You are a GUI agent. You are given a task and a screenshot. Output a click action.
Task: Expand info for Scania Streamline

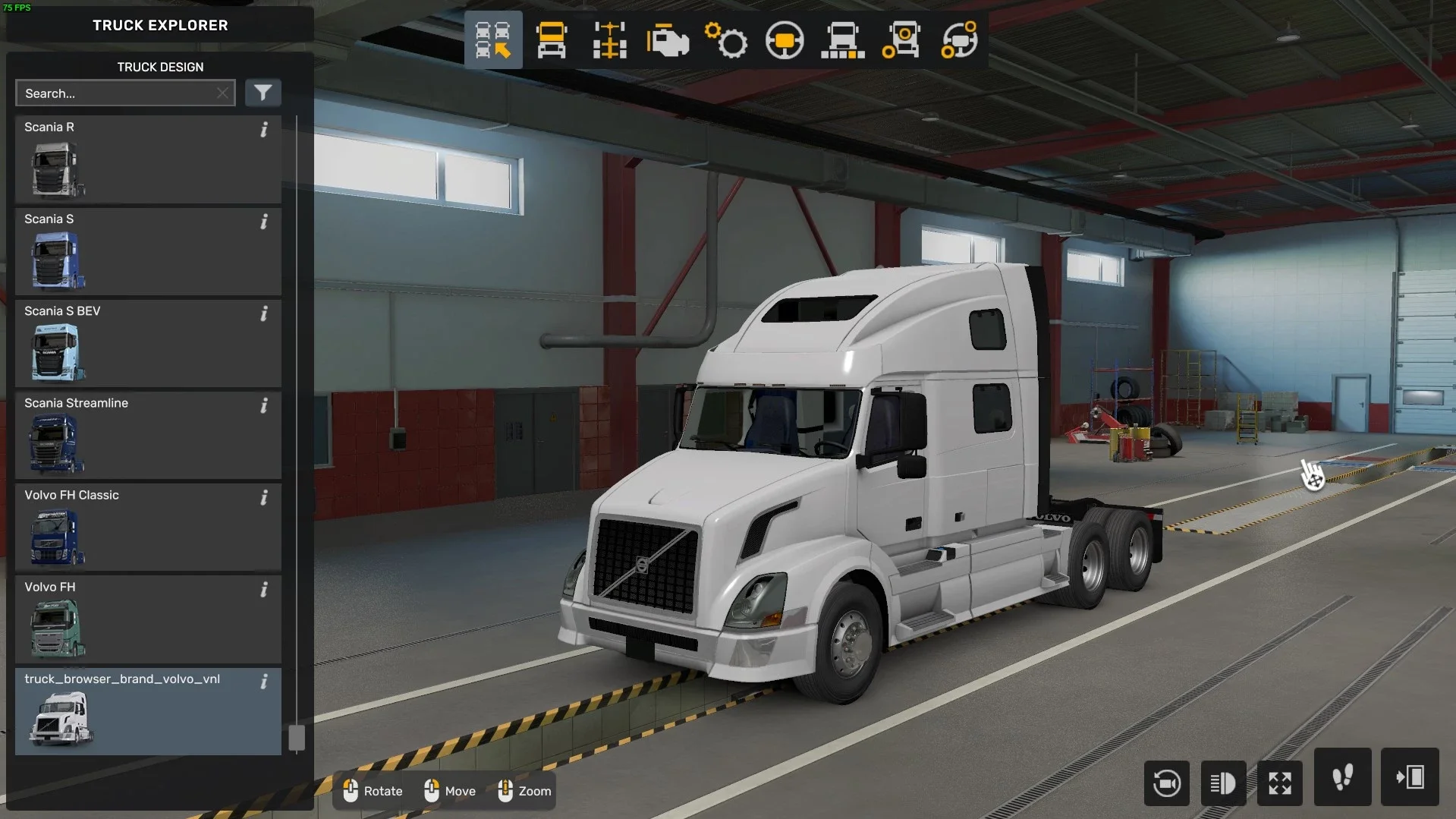click(263, 406)
